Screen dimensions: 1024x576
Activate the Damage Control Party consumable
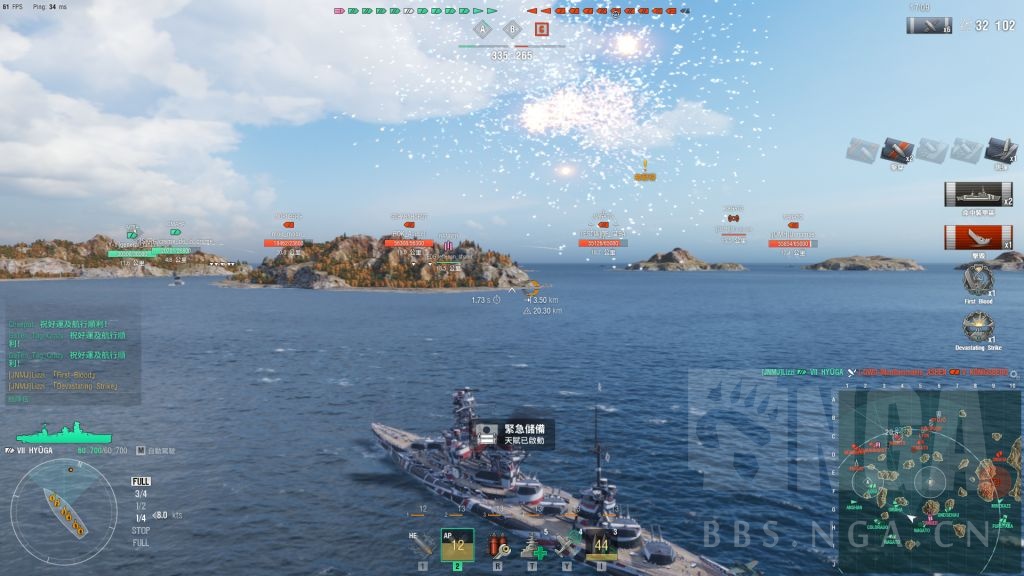point(497,546)
